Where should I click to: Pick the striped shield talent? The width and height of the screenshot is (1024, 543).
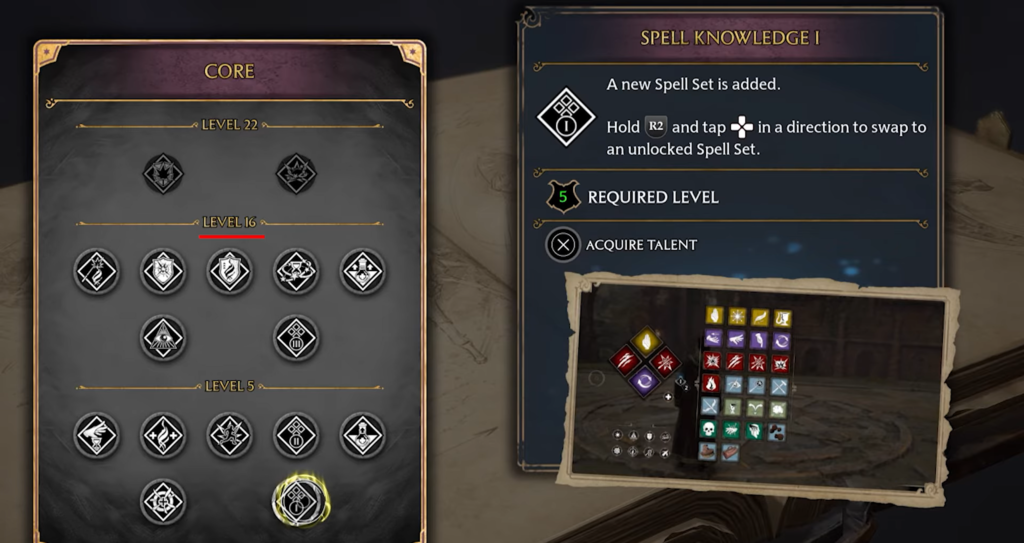[229, 271]
